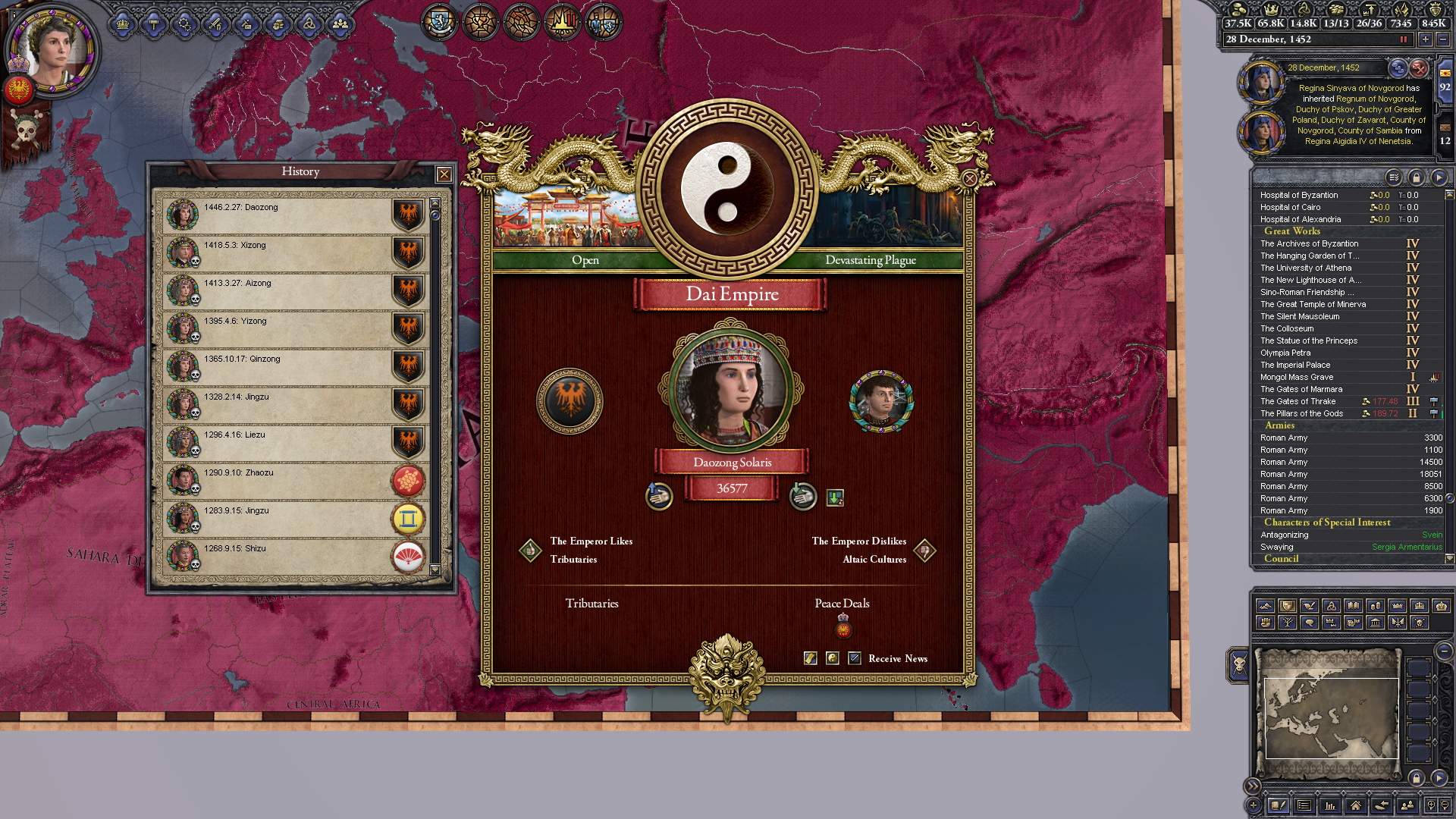
Task: Dismiss the Novgorod inheritance notification
Action: click(x=1419, y=68)
